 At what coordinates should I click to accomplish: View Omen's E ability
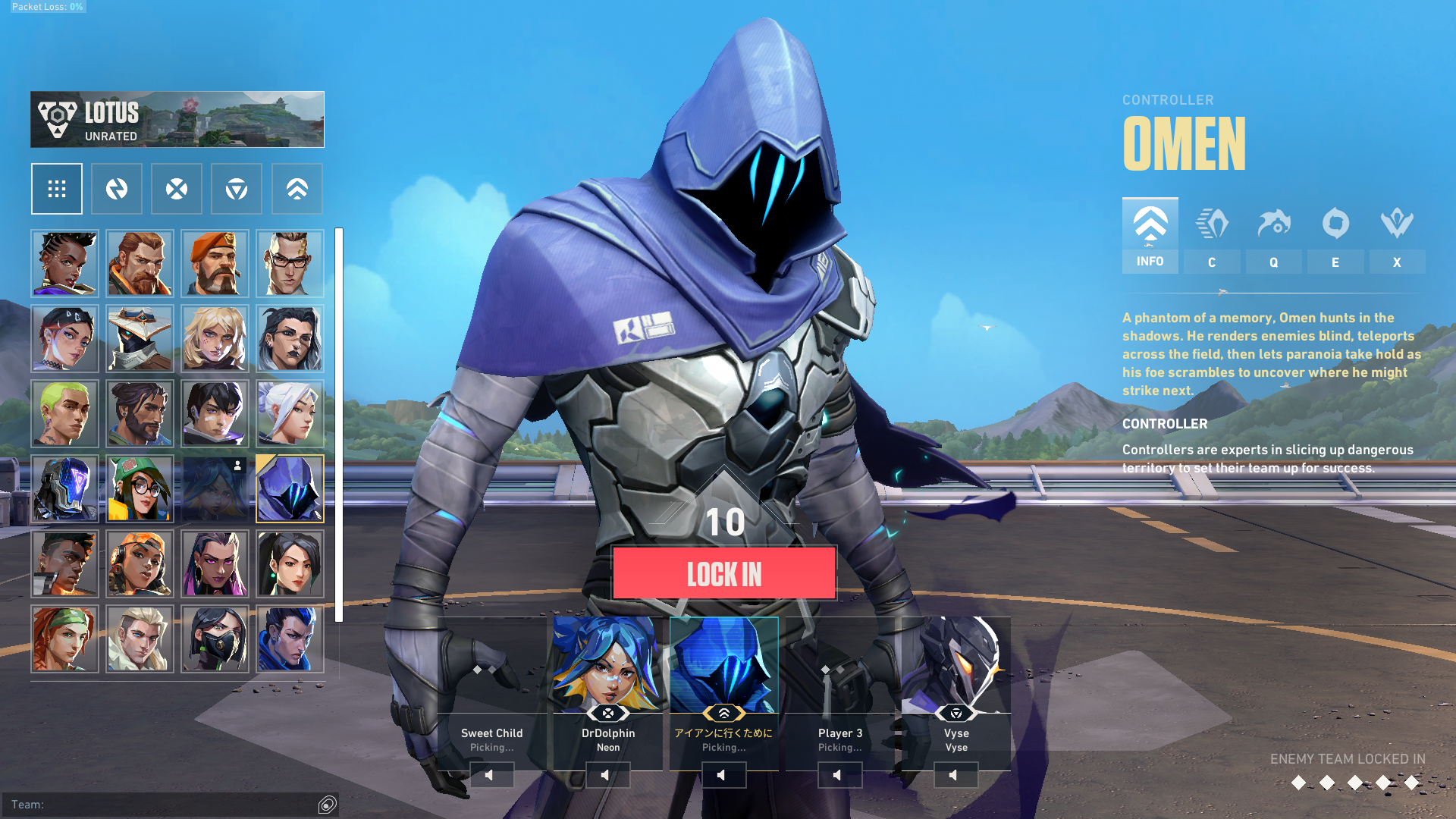coord(1335,235)
